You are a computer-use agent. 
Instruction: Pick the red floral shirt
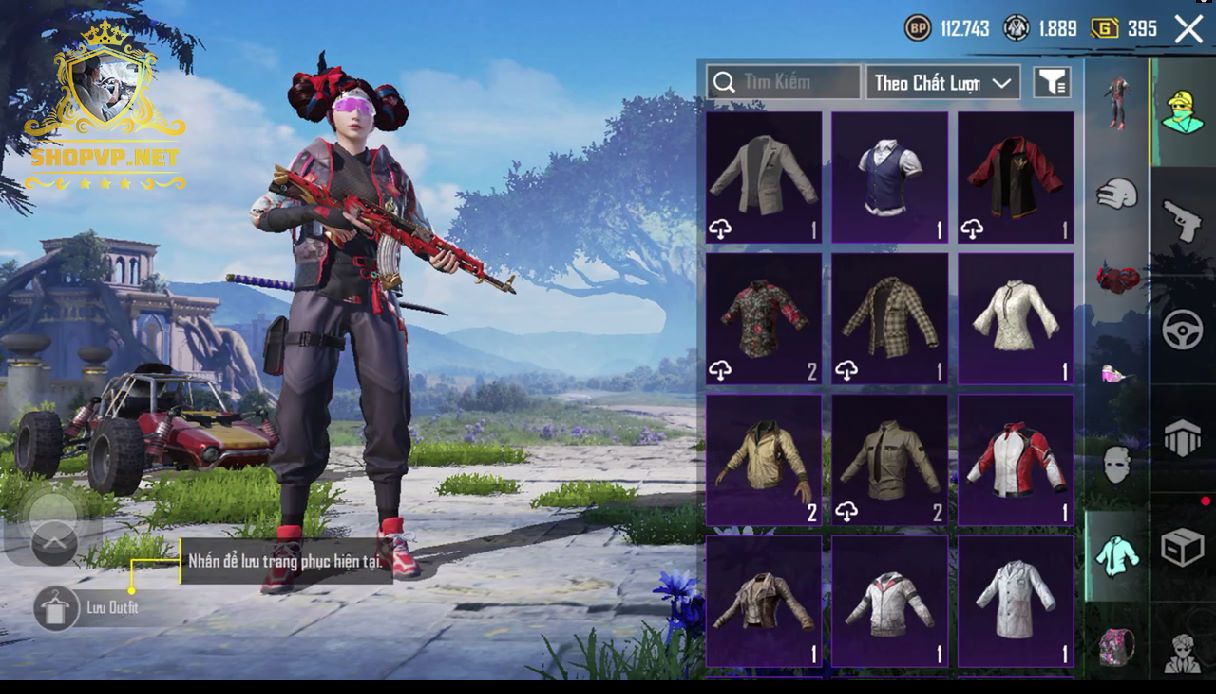[764, 318]
